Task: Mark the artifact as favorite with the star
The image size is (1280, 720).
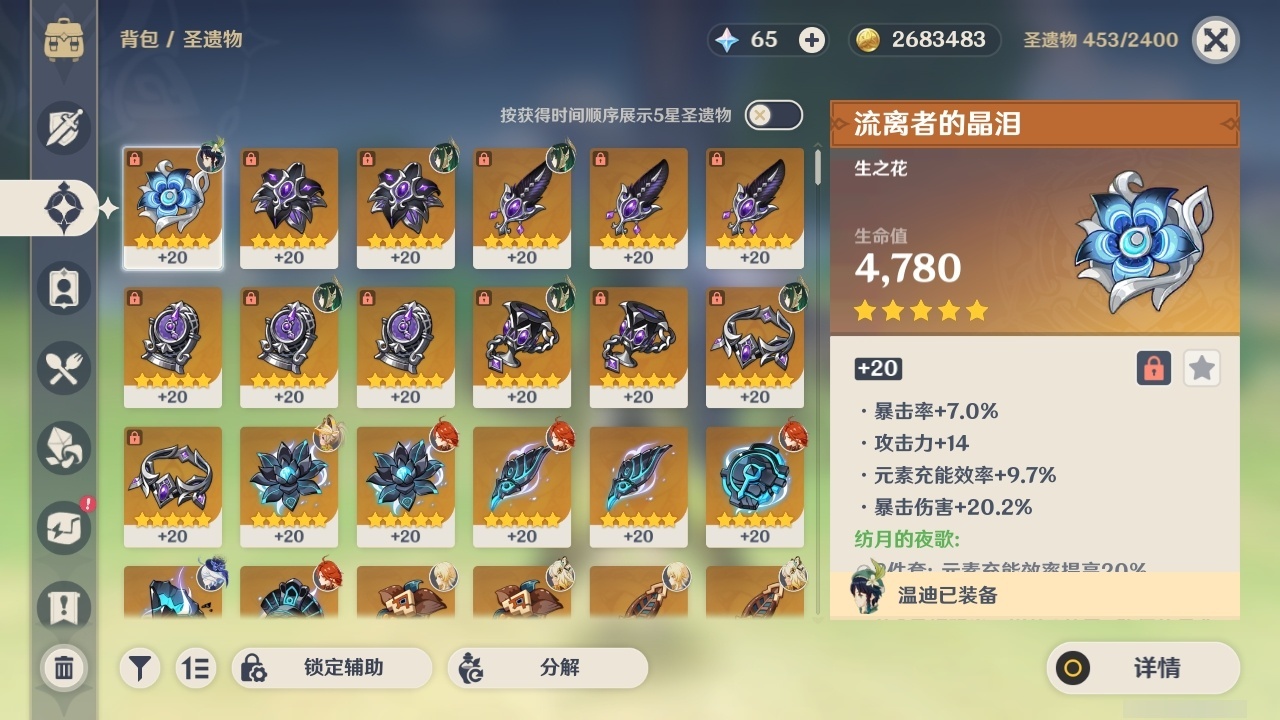Action: pyautogui.click(x=1201, y=368)
